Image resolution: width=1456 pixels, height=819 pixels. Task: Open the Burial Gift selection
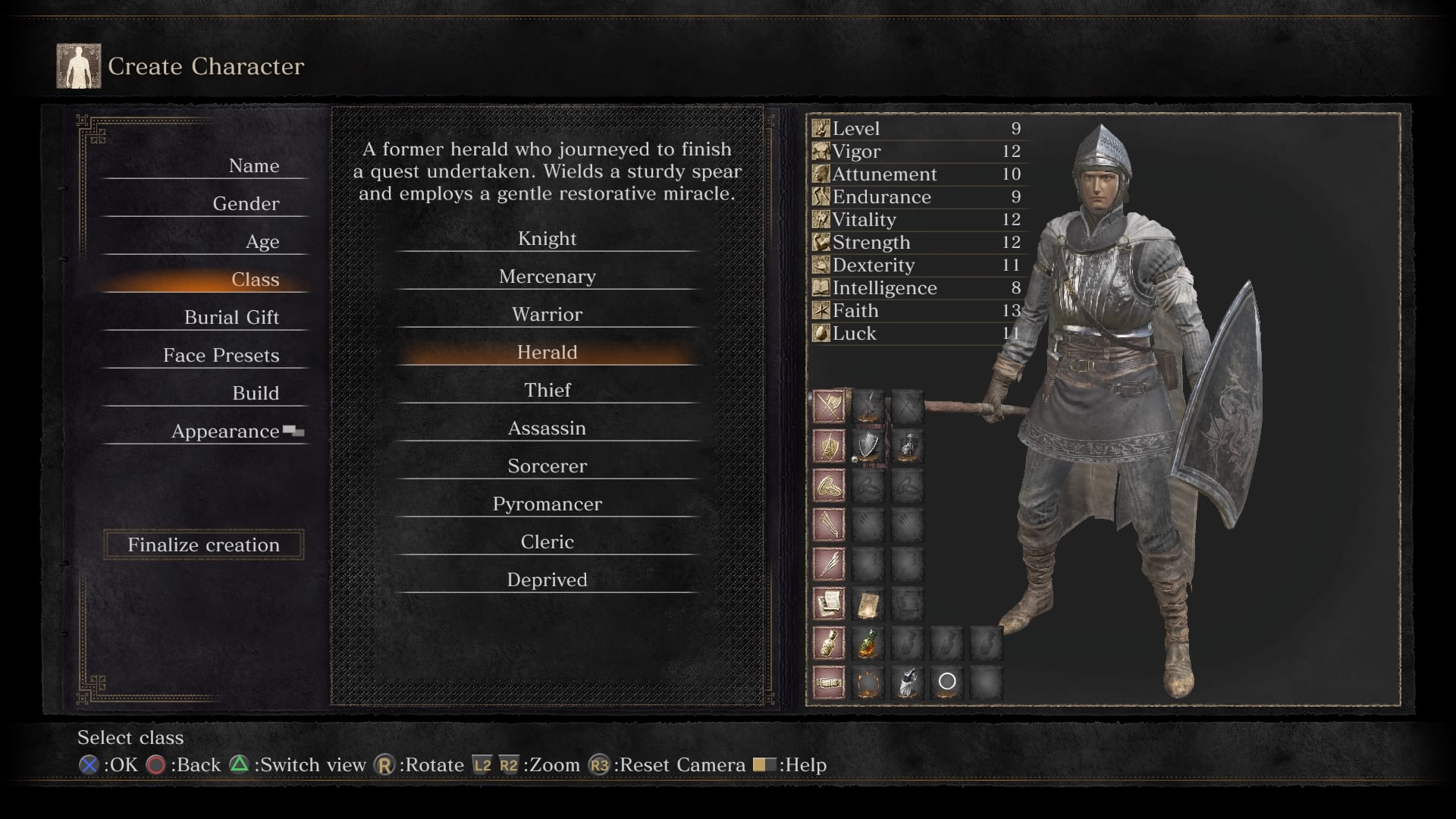231,318
